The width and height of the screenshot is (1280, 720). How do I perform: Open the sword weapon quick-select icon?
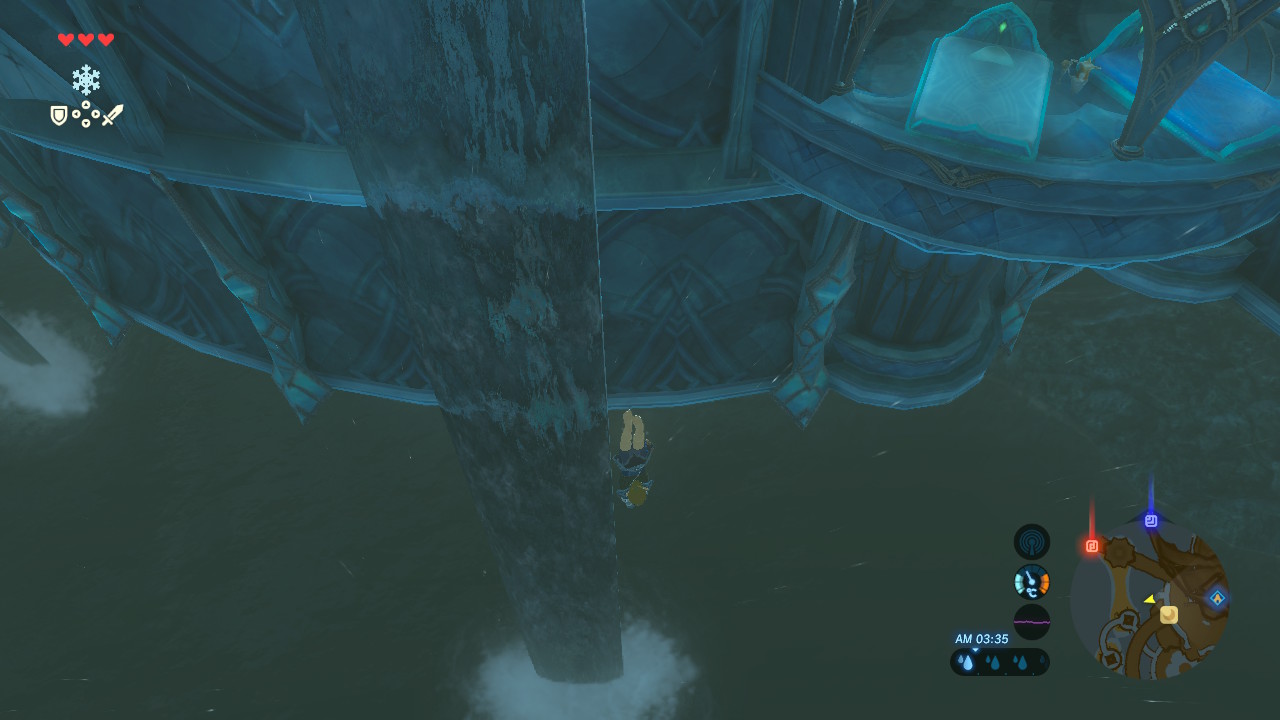112,115
